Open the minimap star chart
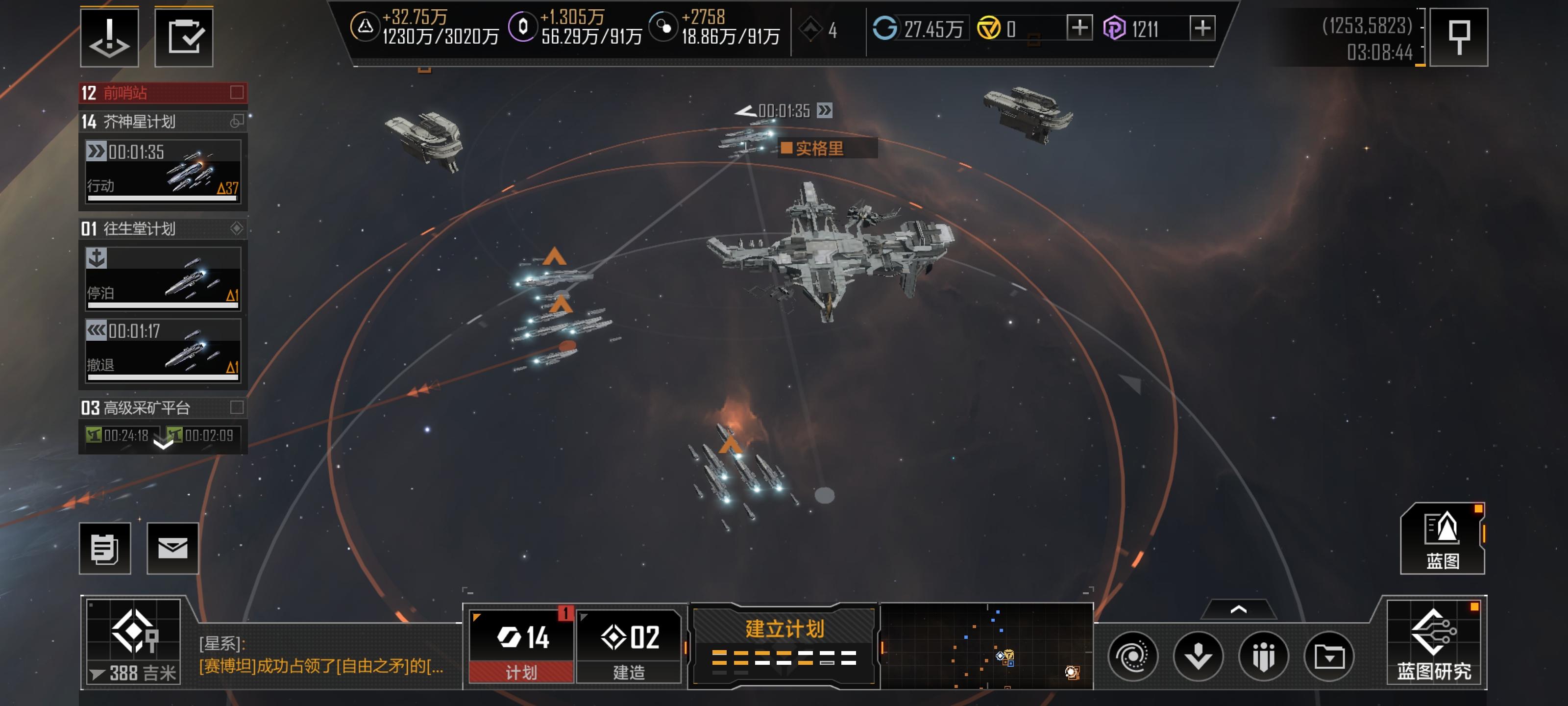 point(986,646)
